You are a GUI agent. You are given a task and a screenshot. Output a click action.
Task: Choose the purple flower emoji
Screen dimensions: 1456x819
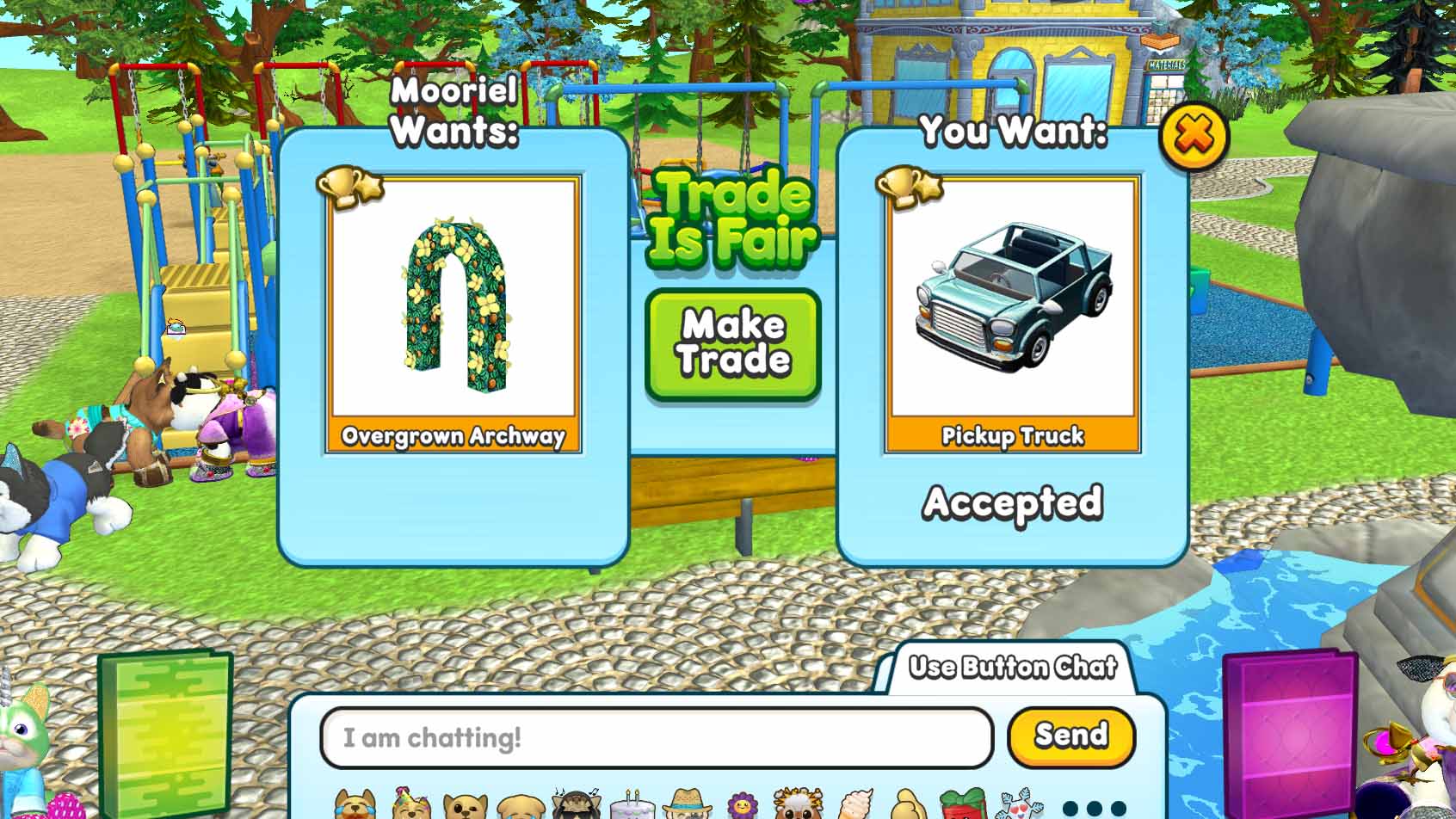(x=744, y=807)
